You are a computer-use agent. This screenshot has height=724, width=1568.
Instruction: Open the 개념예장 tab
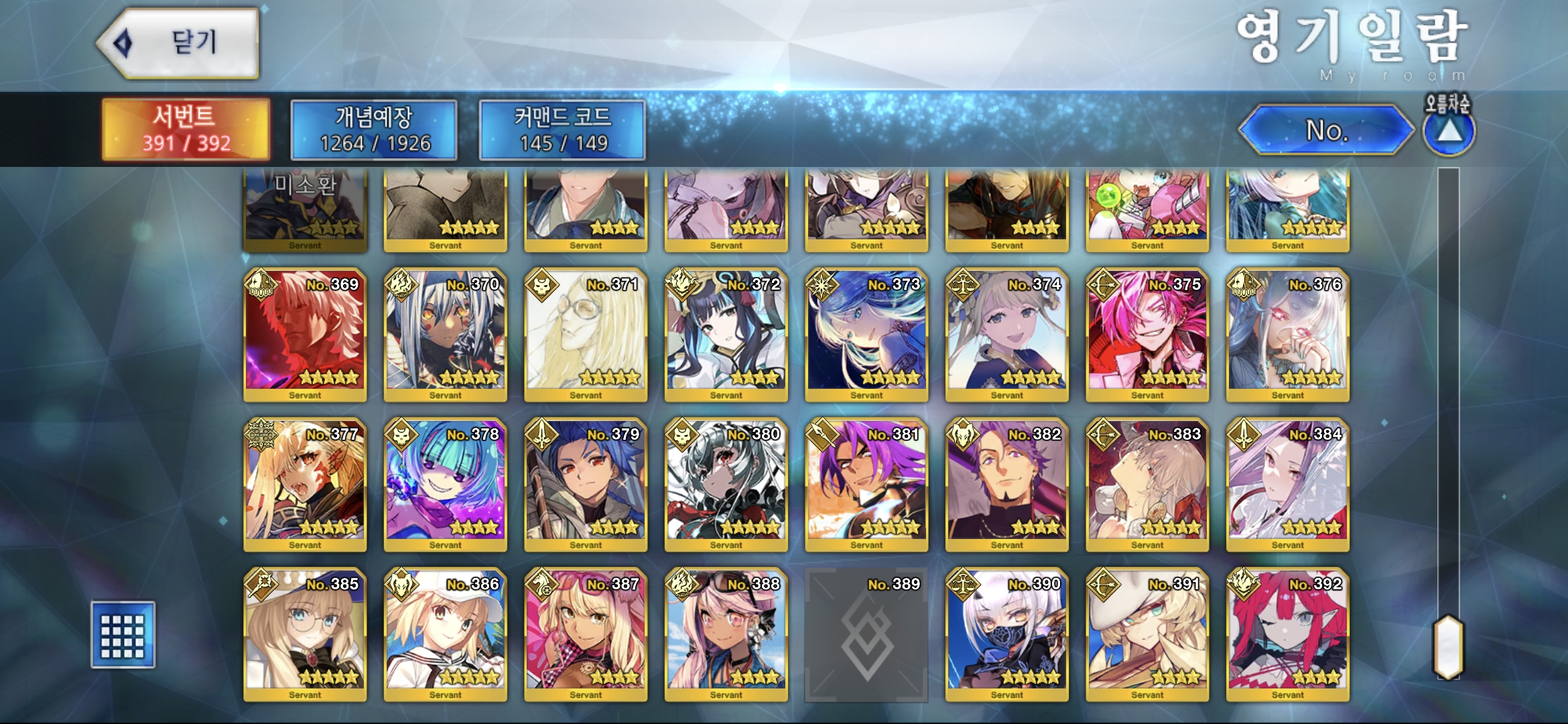[374, 129]
